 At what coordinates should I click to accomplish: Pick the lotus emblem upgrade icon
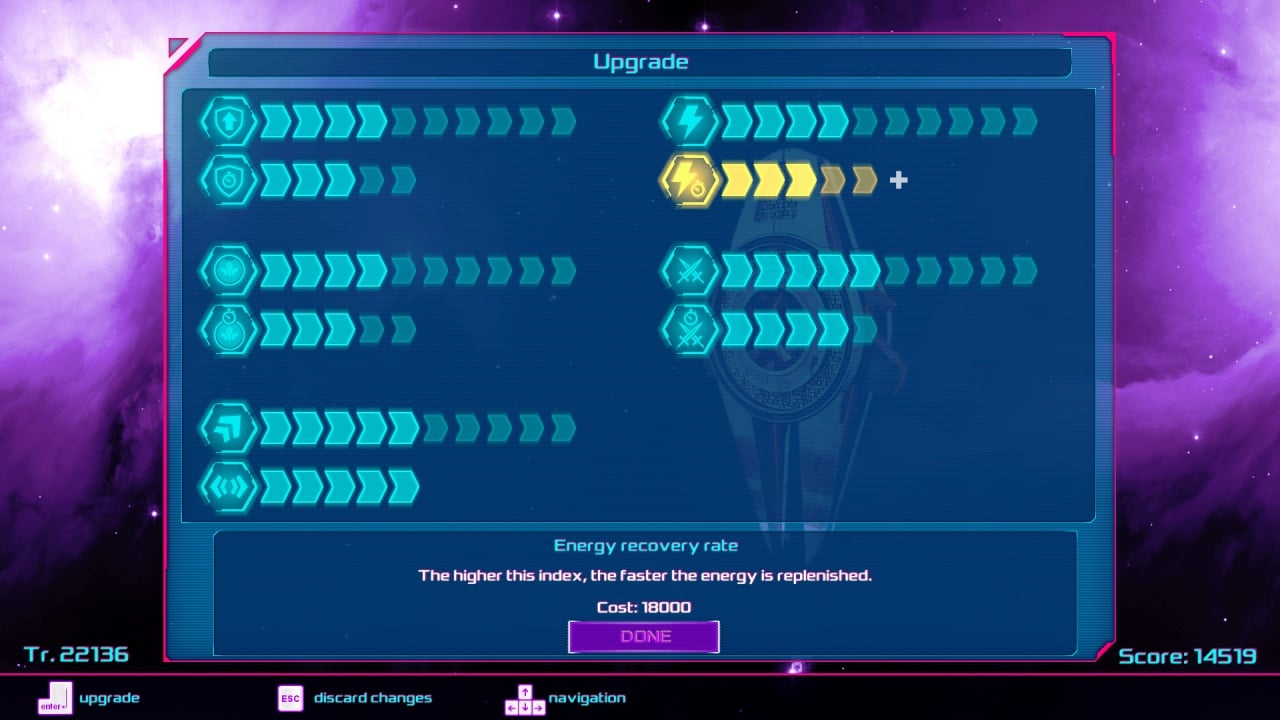(228, 270)
